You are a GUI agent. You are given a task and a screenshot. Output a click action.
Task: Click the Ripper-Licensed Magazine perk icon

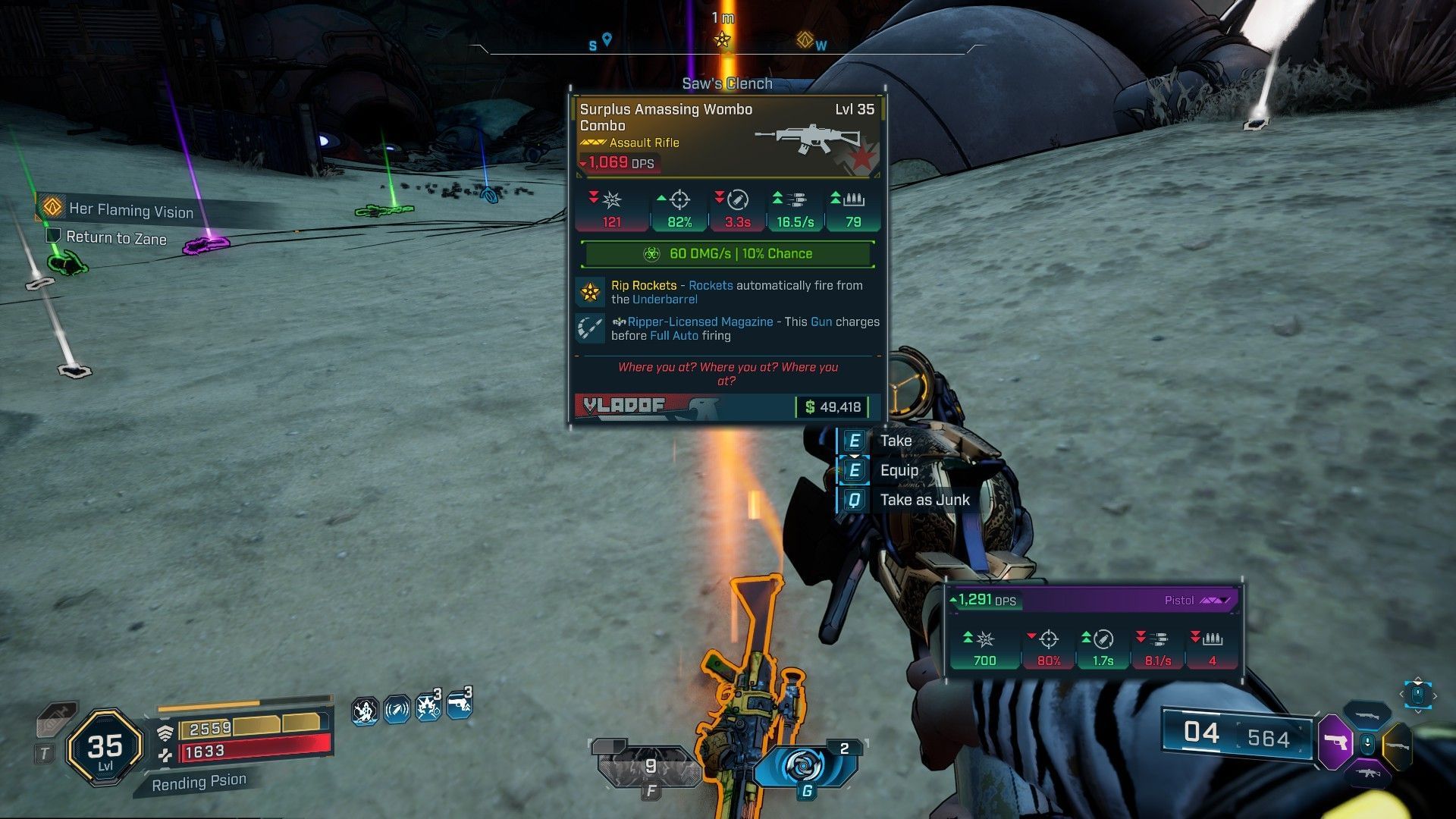click(590, 328)
